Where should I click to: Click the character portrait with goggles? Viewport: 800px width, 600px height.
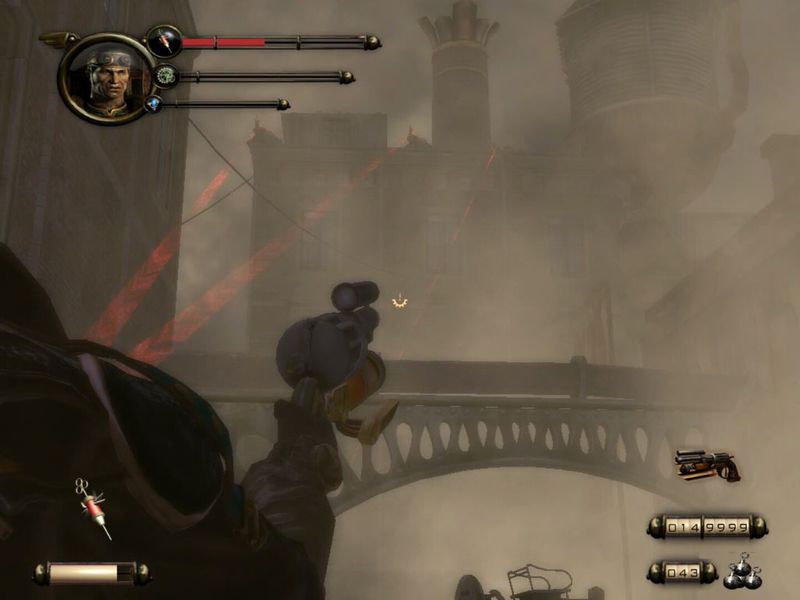coord(106,78)
